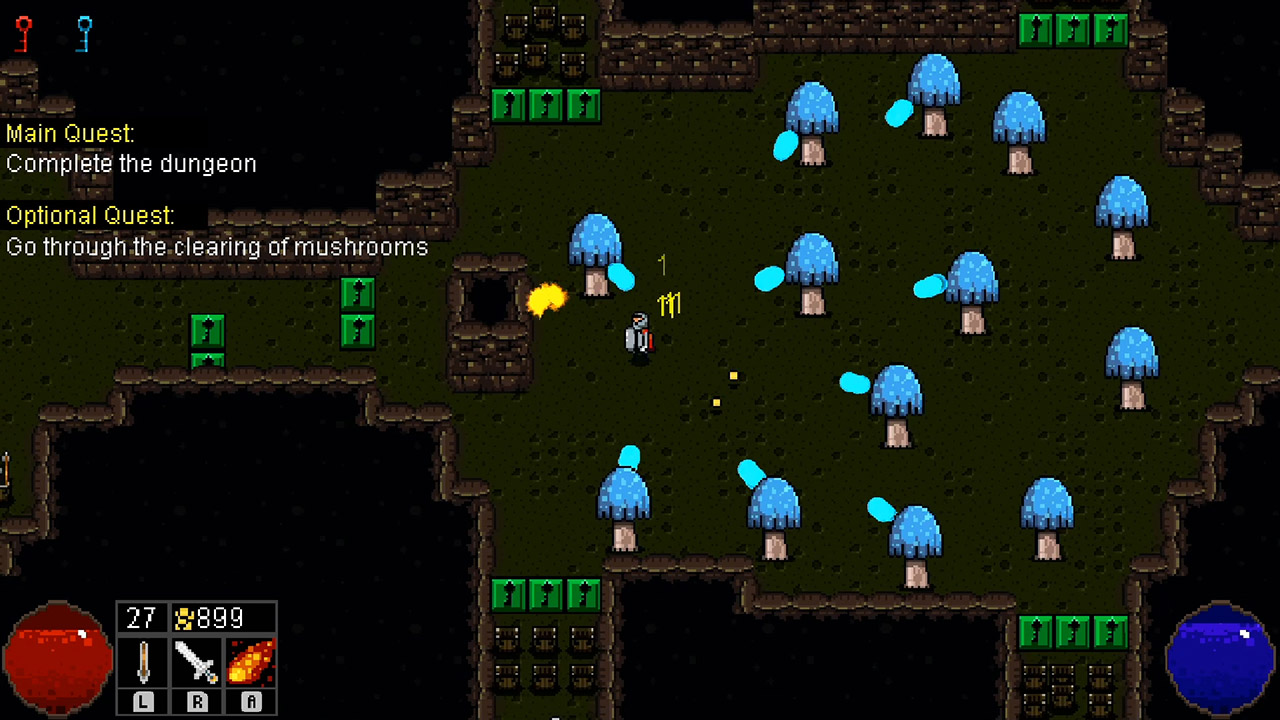Select the sword weapon bound to R
1280x720 pixels.
tap(197, 660)
